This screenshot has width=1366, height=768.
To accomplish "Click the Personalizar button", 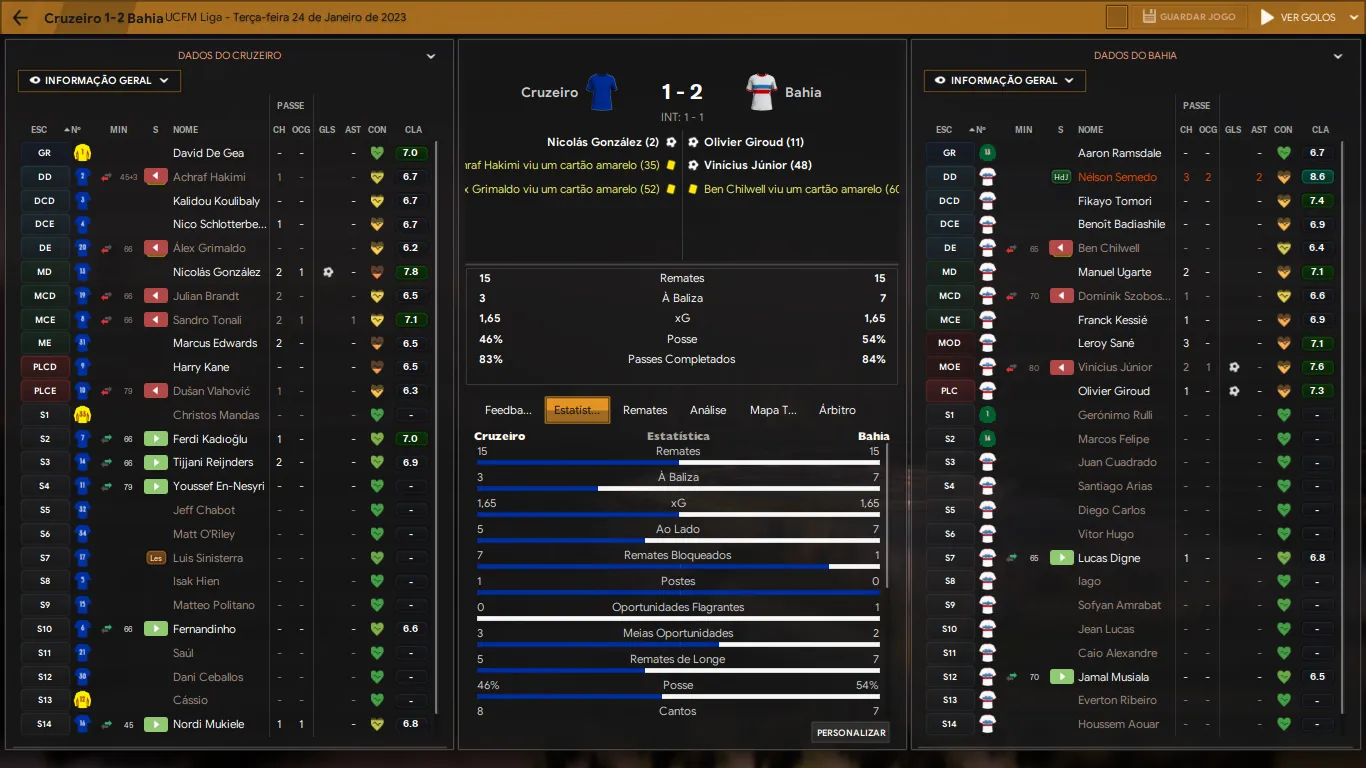I will 851,733.
